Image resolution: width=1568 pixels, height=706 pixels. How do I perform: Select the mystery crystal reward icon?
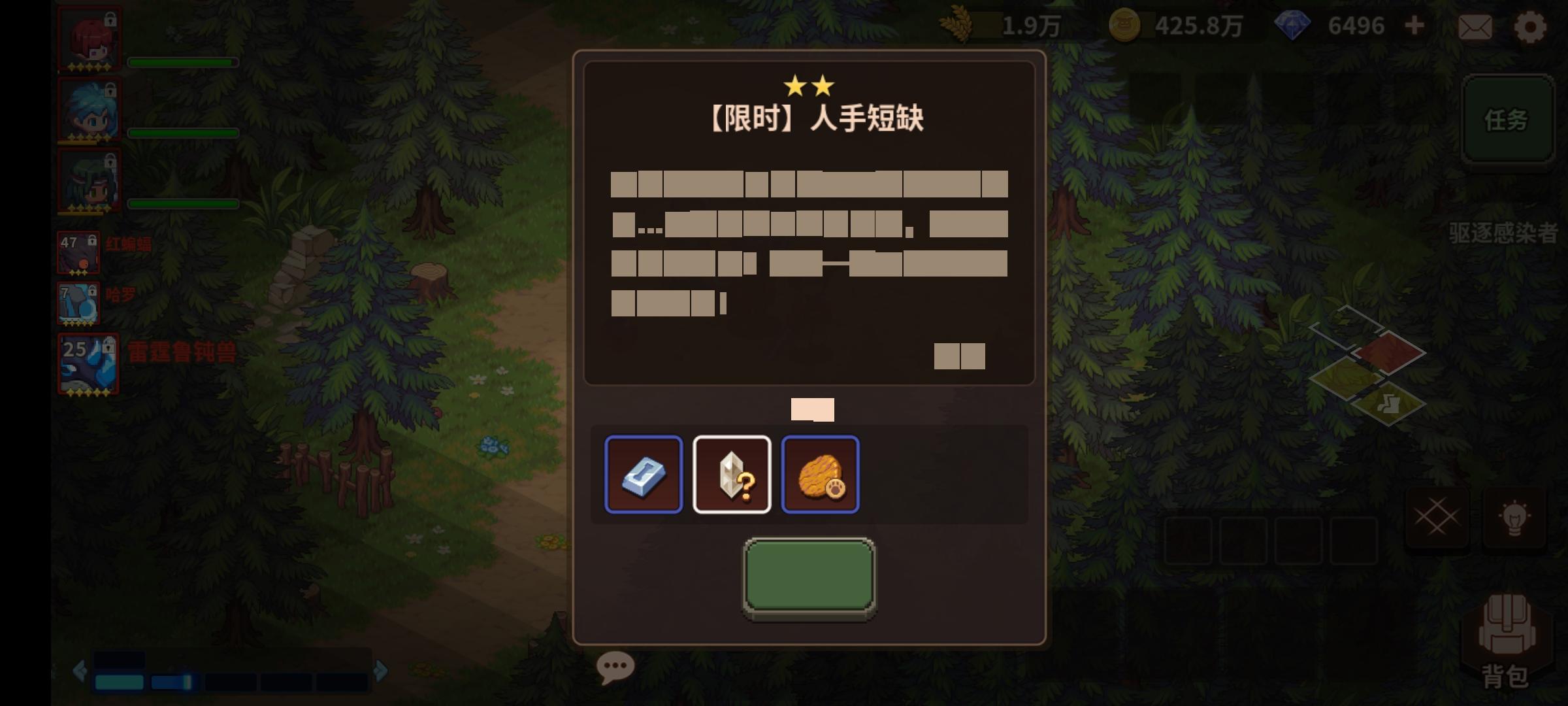(732, 475)
